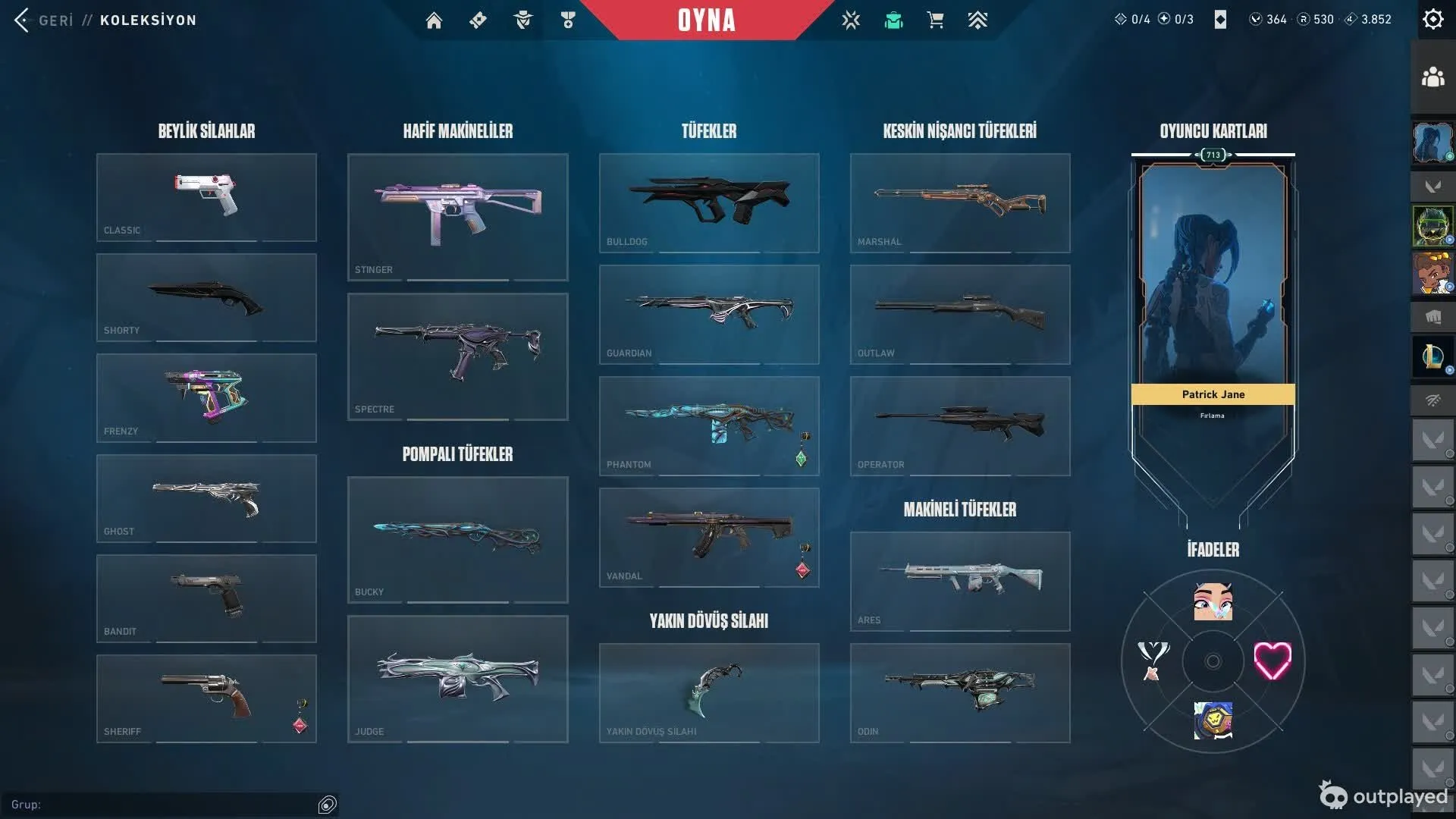Select the pink heart spray slot

(1272, 661)
